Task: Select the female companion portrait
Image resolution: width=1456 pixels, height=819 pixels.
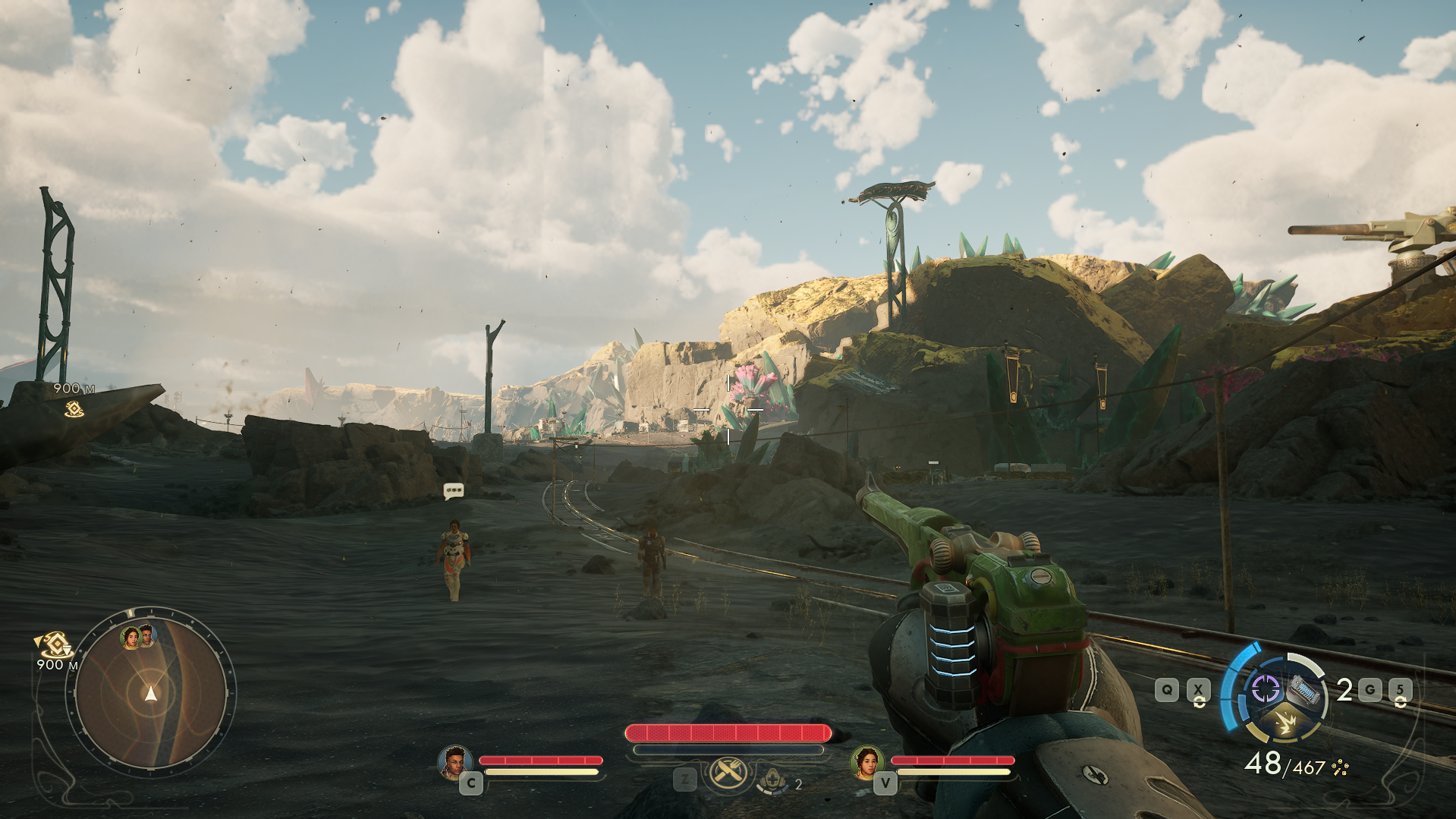Action: (866, 761)
